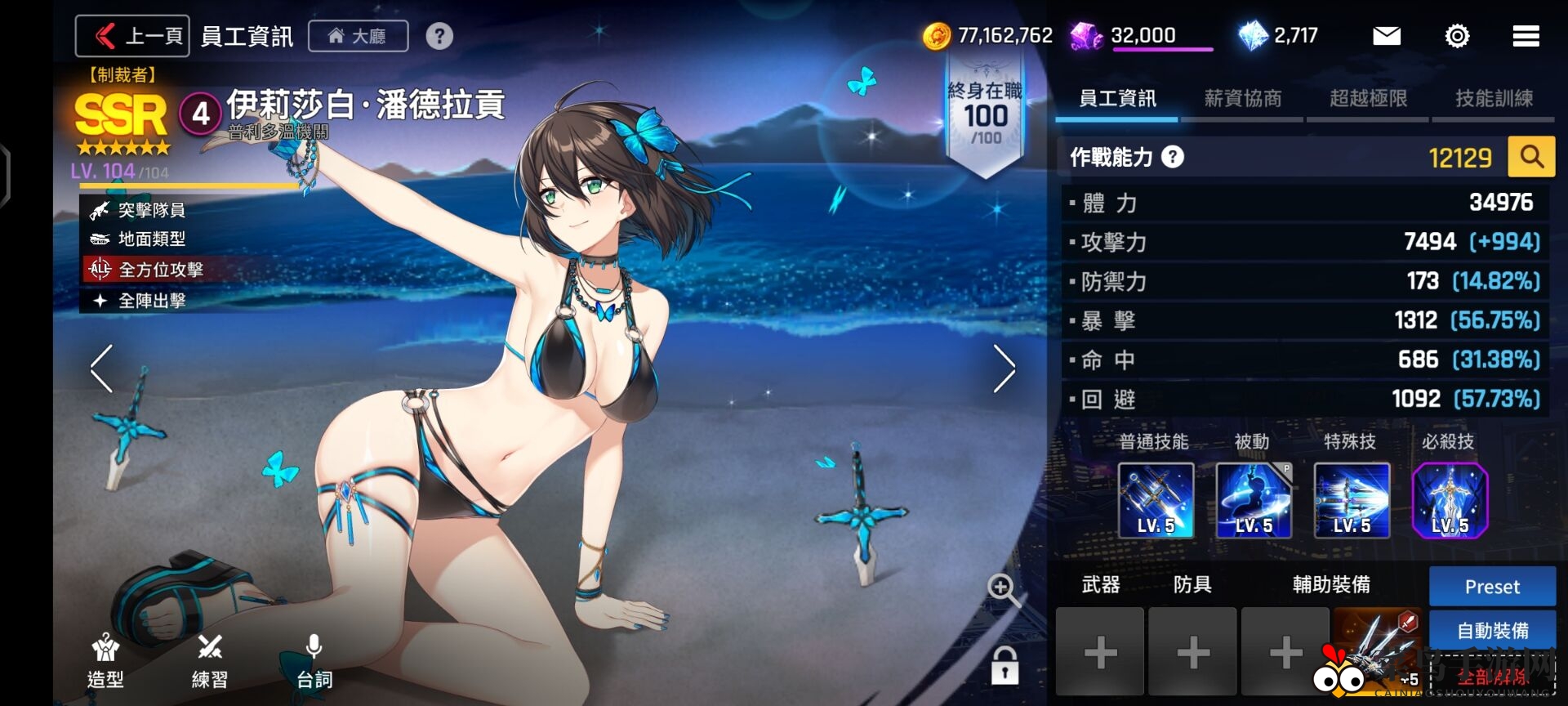The height and width of the screenshot is (706, 1568).
Task: Open the hamburger main menu
Action: 1526,36
